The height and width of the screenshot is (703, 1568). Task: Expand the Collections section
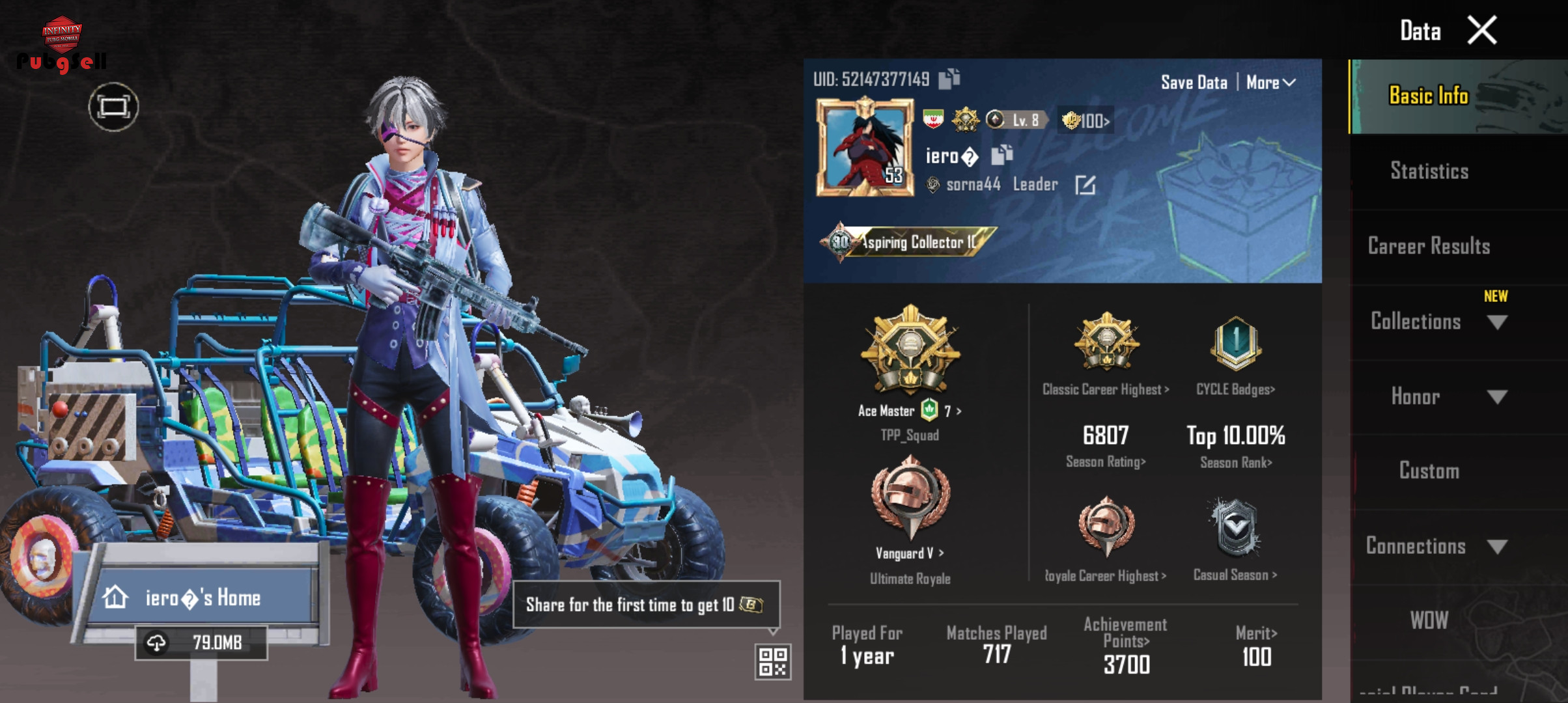[1497, 322]
